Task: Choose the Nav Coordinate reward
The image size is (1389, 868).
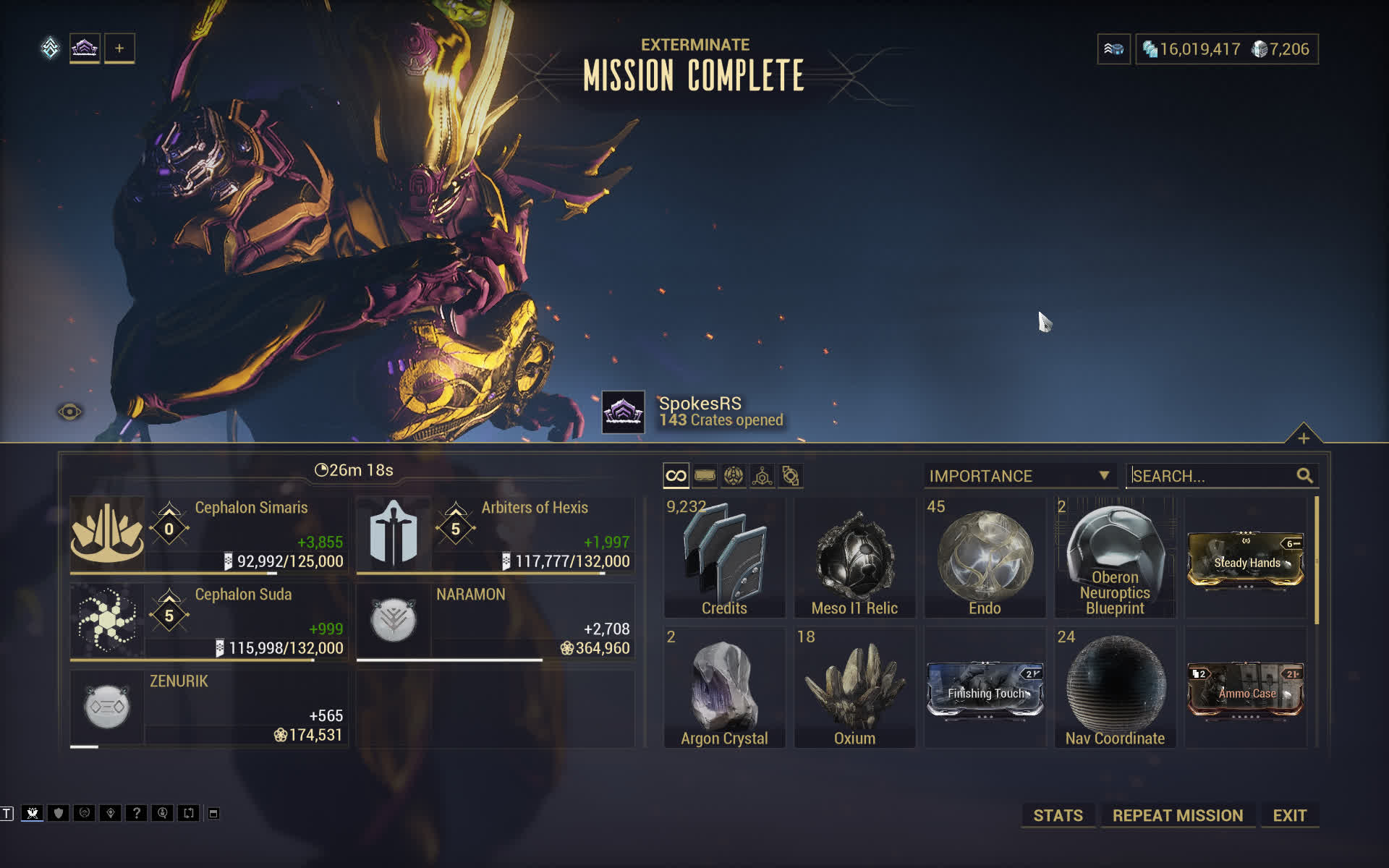Action: tap(1115, 687)
